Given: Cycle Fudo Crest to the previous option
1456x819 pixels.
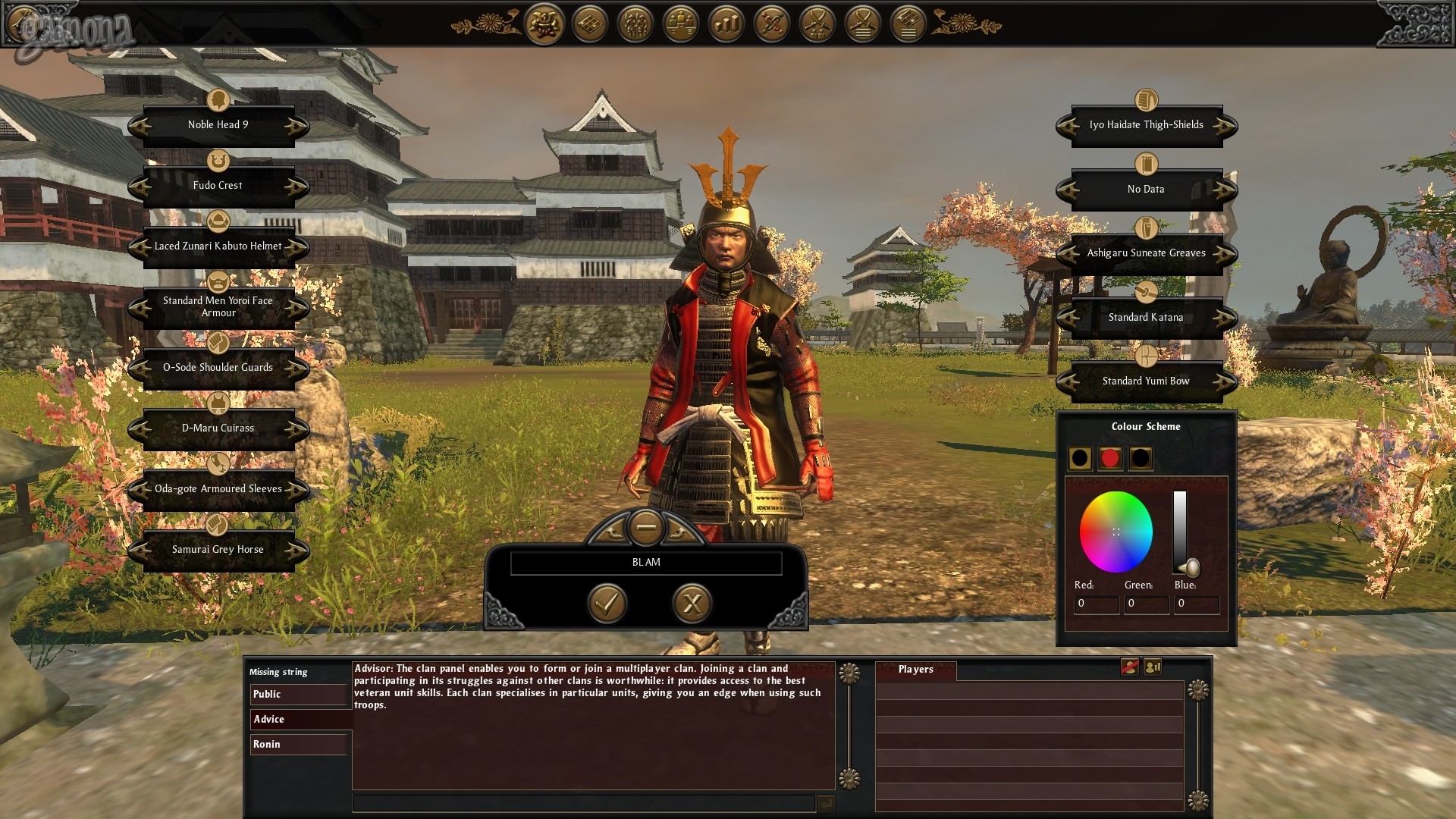Looking at the screenshot, I should [140, 187].
